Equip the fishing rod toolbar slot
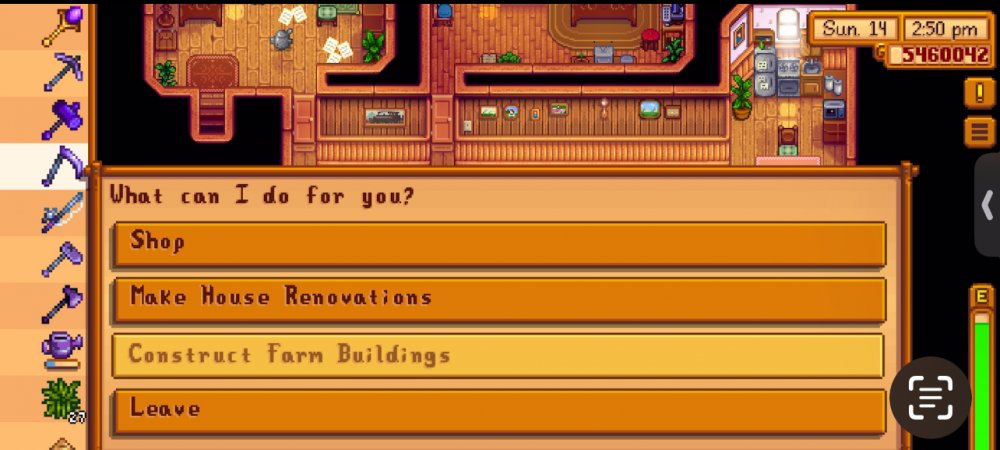This screenshot has height=450, width=1000. (x=61, y=213)
